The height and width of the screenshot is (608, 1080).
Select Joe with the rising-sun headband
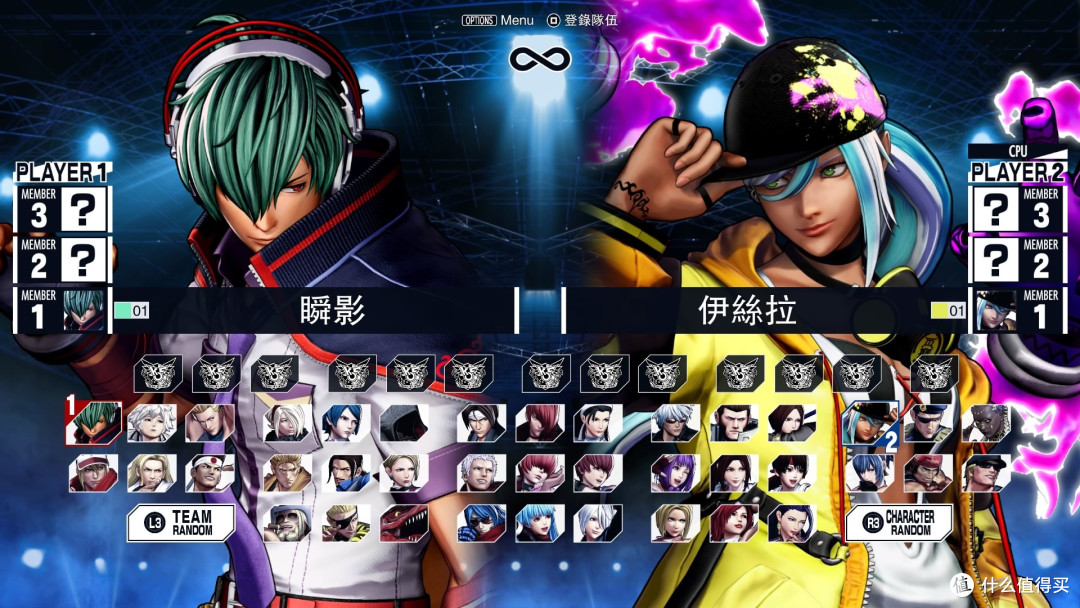pyautogui.click(x=211, y=473)
